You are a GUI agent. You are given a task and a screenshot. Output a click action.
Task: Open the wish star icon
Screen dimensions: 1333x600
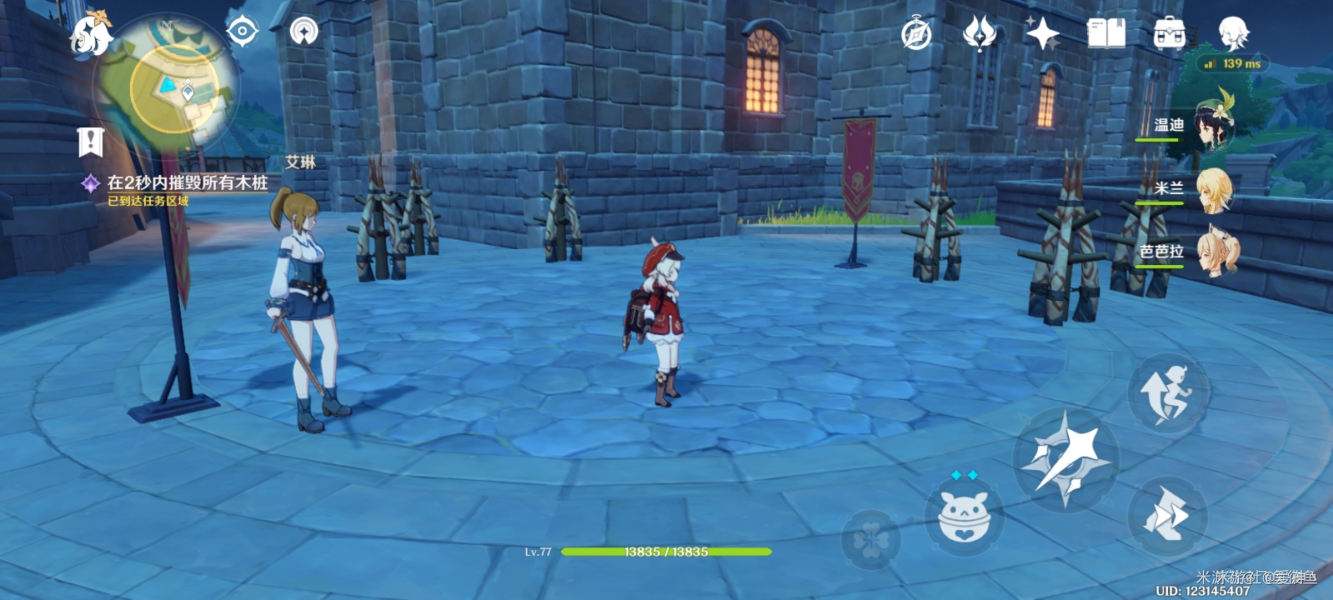pyautogui.click(x=1042, y=33)
